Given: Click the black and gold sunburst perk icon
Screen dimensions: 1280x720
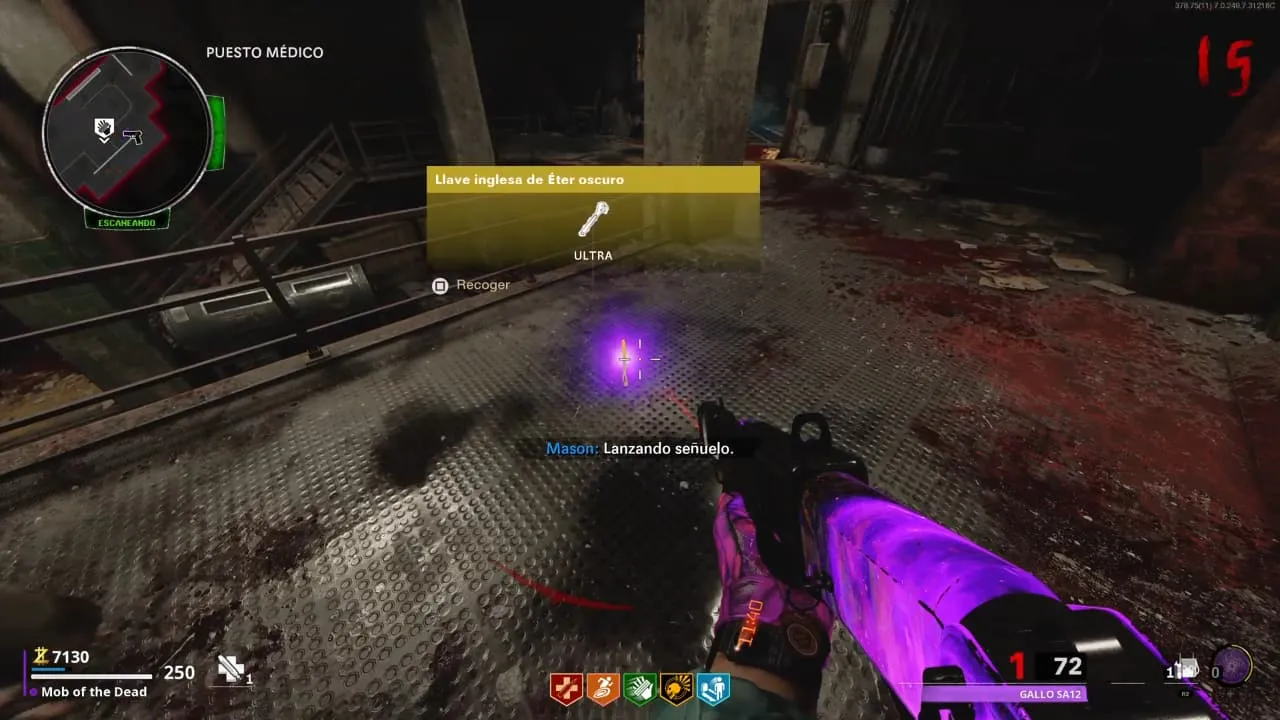Looking at the screenshot, I should 677,689.
